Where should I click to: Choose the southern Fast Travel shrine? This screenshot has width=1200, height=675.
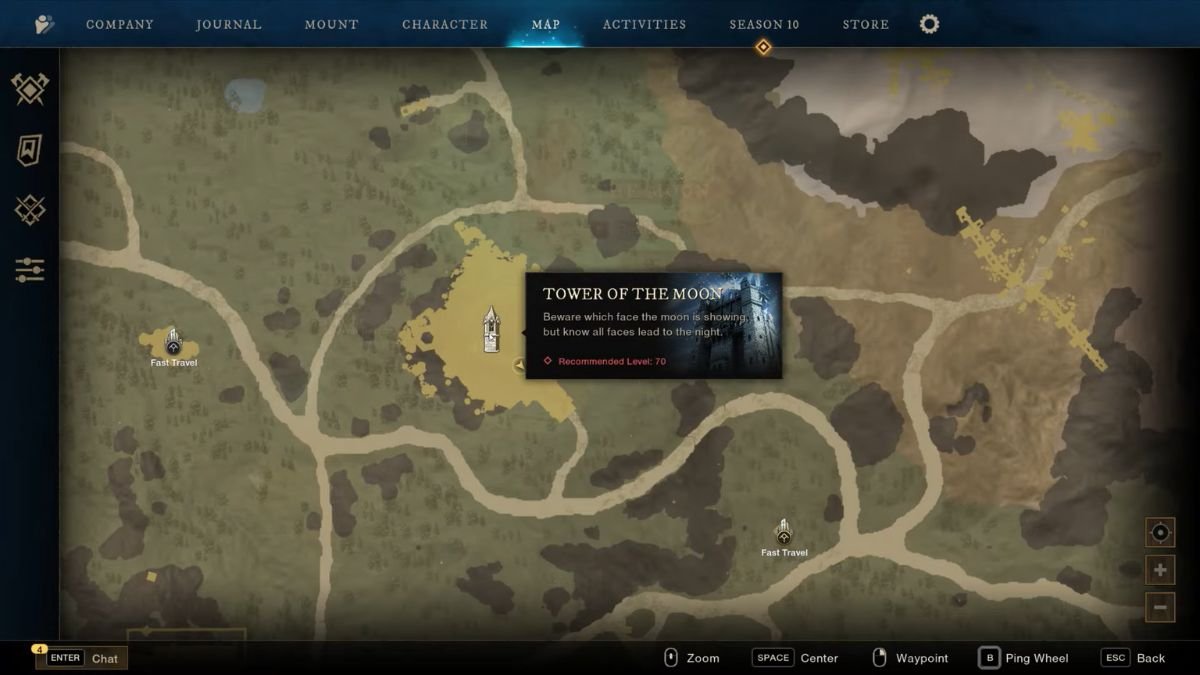[784, 531]
